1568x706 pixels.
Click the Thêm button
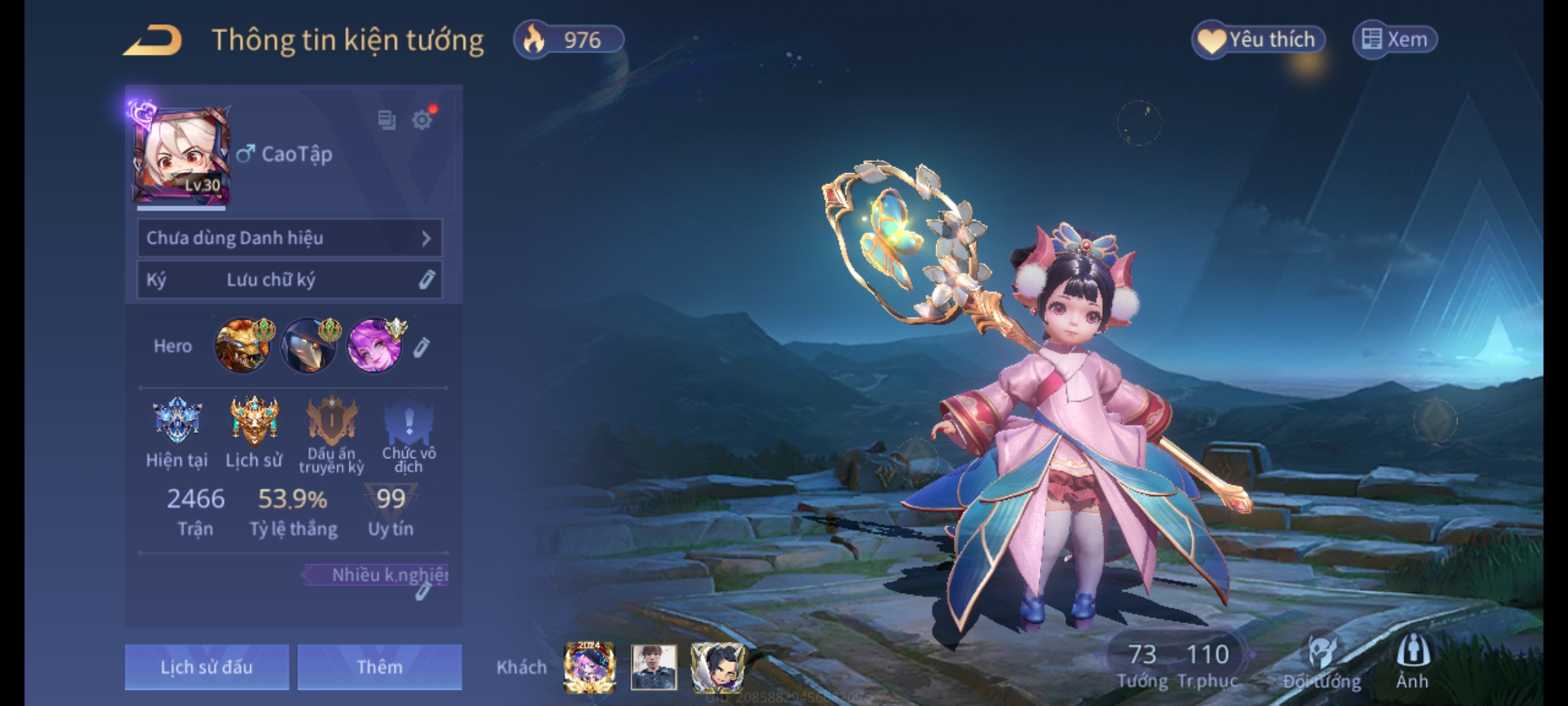[x=380, y=667]
